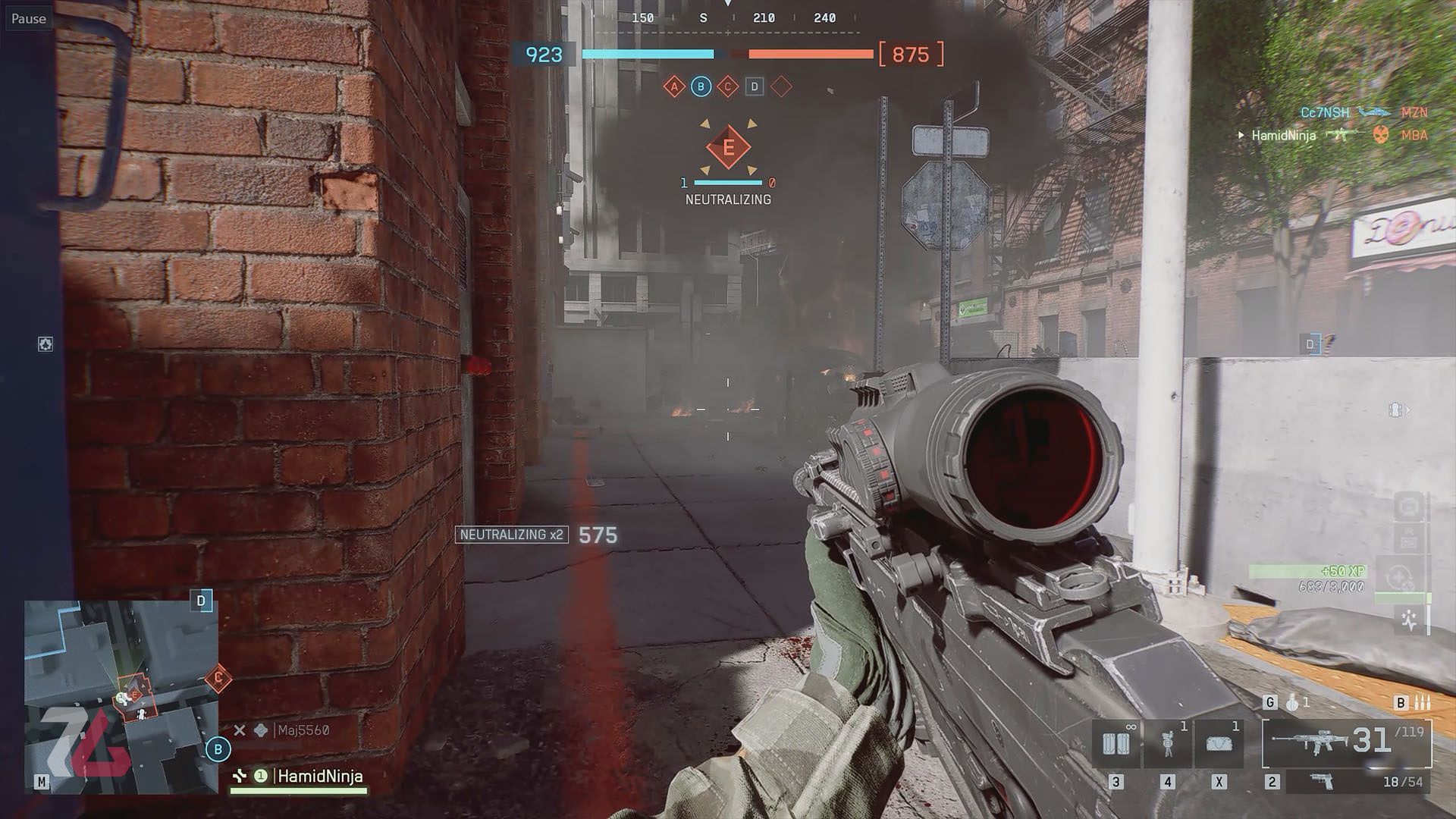
Task: Select the primary assault rifle slot
Action: pyautogui.click(x=1347, y=742)
